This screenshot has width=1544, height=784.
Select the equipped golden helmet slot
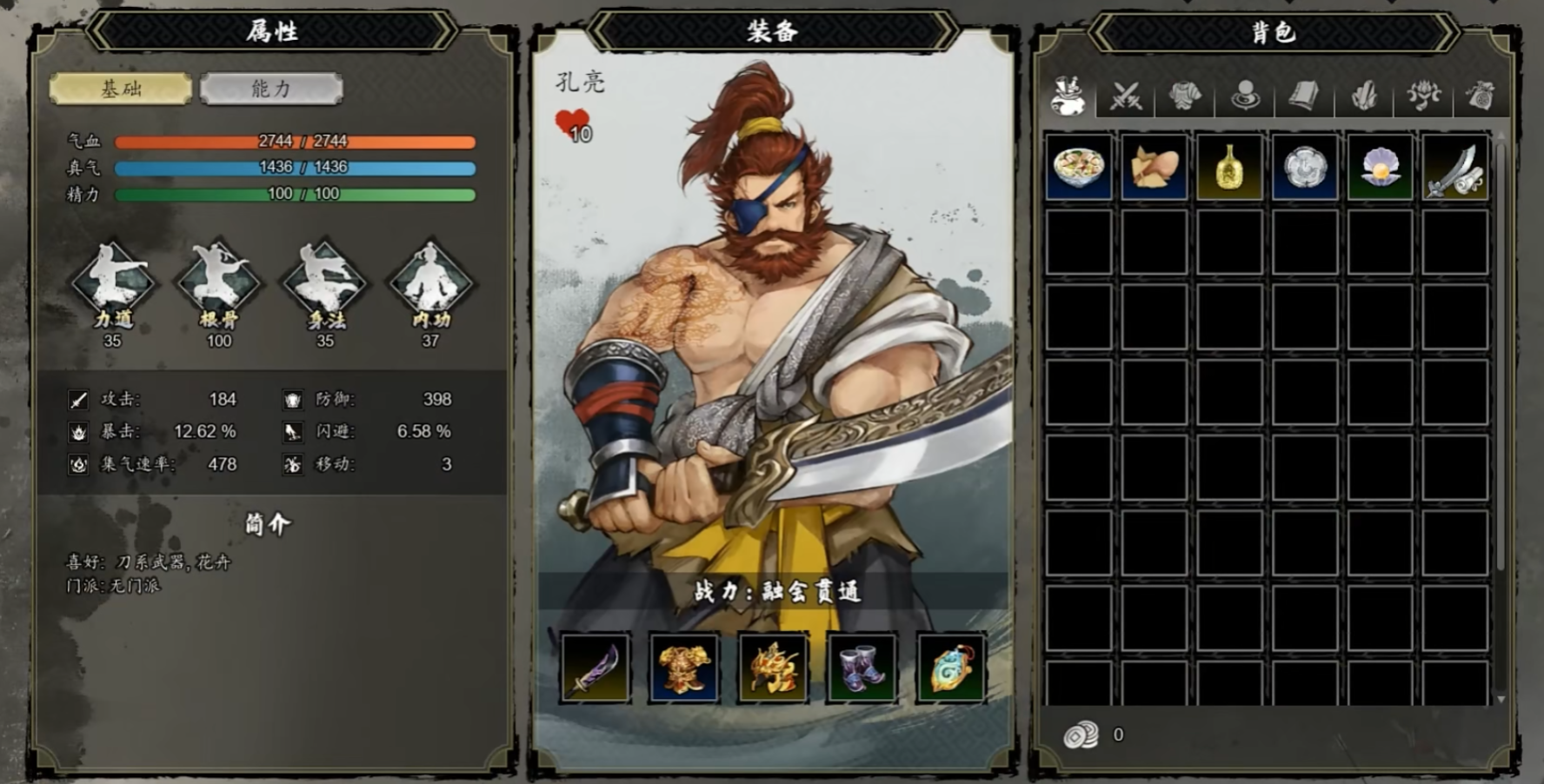click(x=773, y=668)
